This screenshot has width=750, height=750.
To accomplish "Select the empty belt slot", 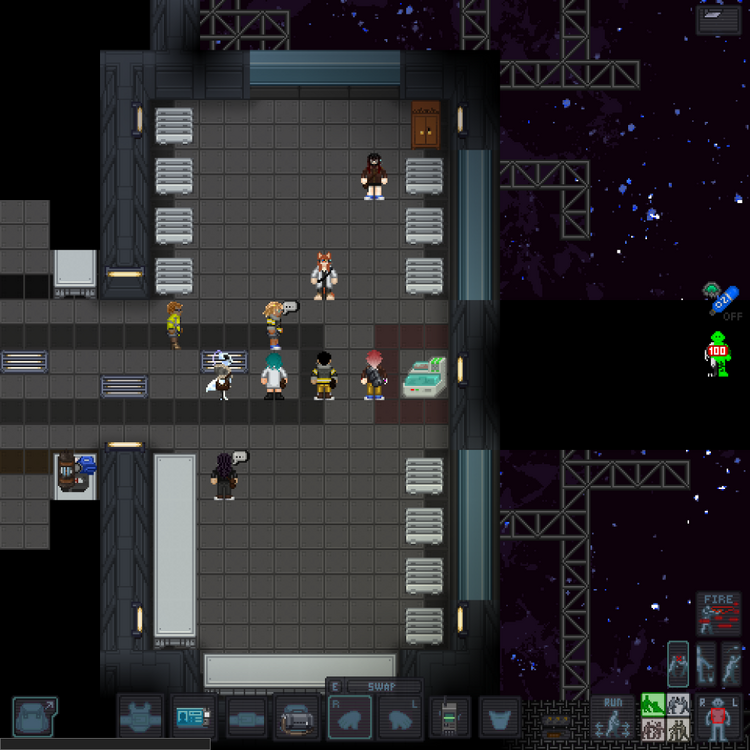I will click(246, 717).
